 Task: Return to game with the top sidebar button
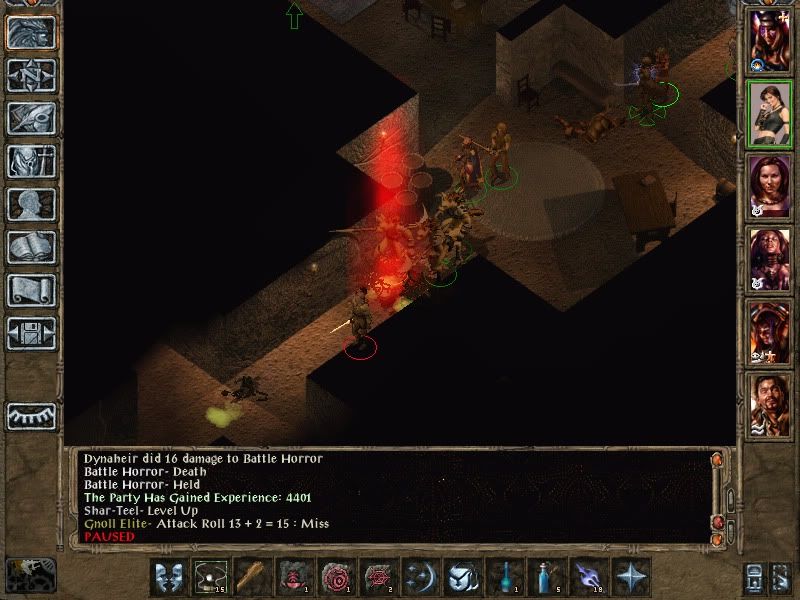point(31,32)
